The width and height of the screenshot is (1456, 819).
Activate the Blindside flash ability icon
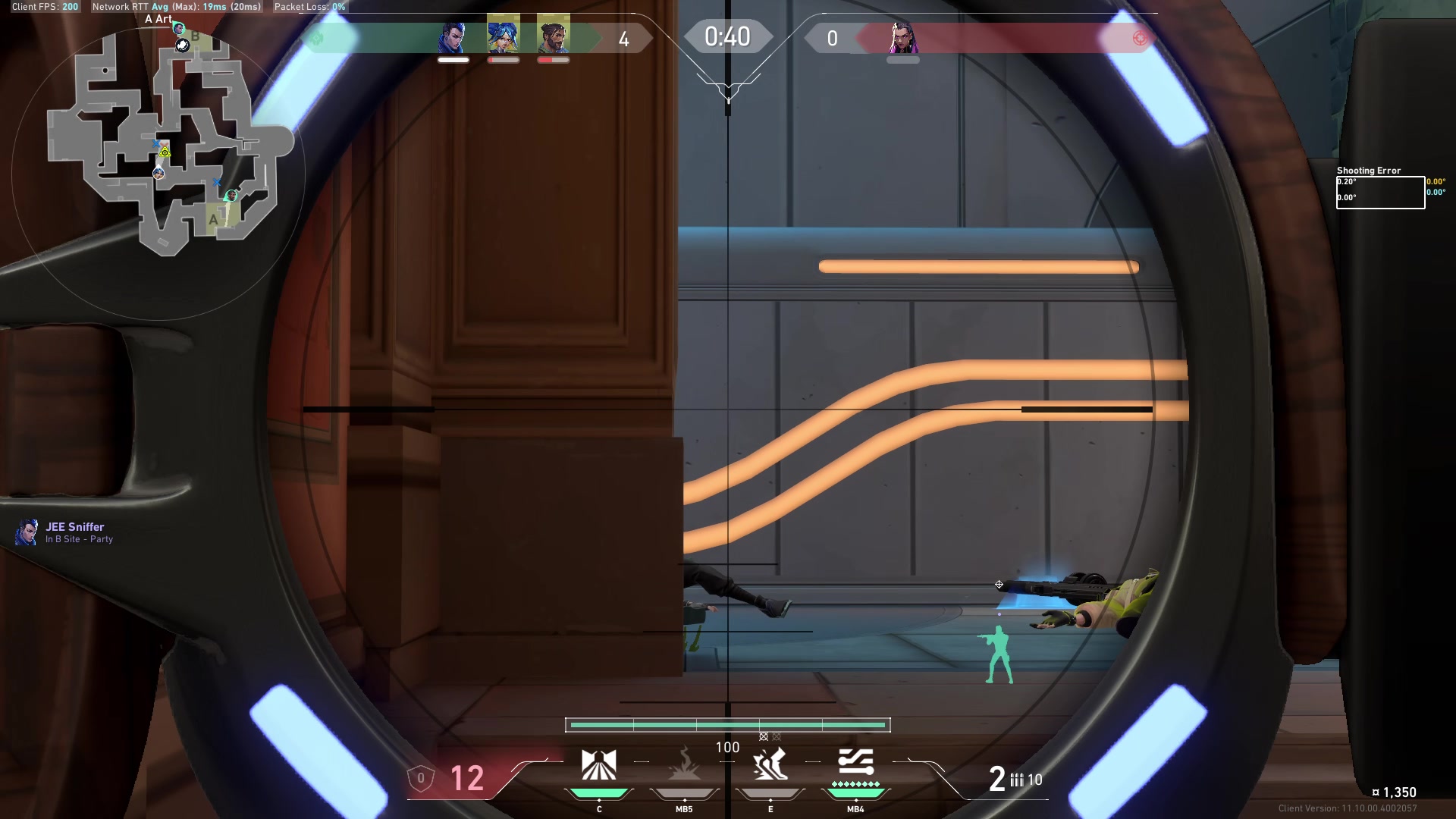(x=684, y=765)
